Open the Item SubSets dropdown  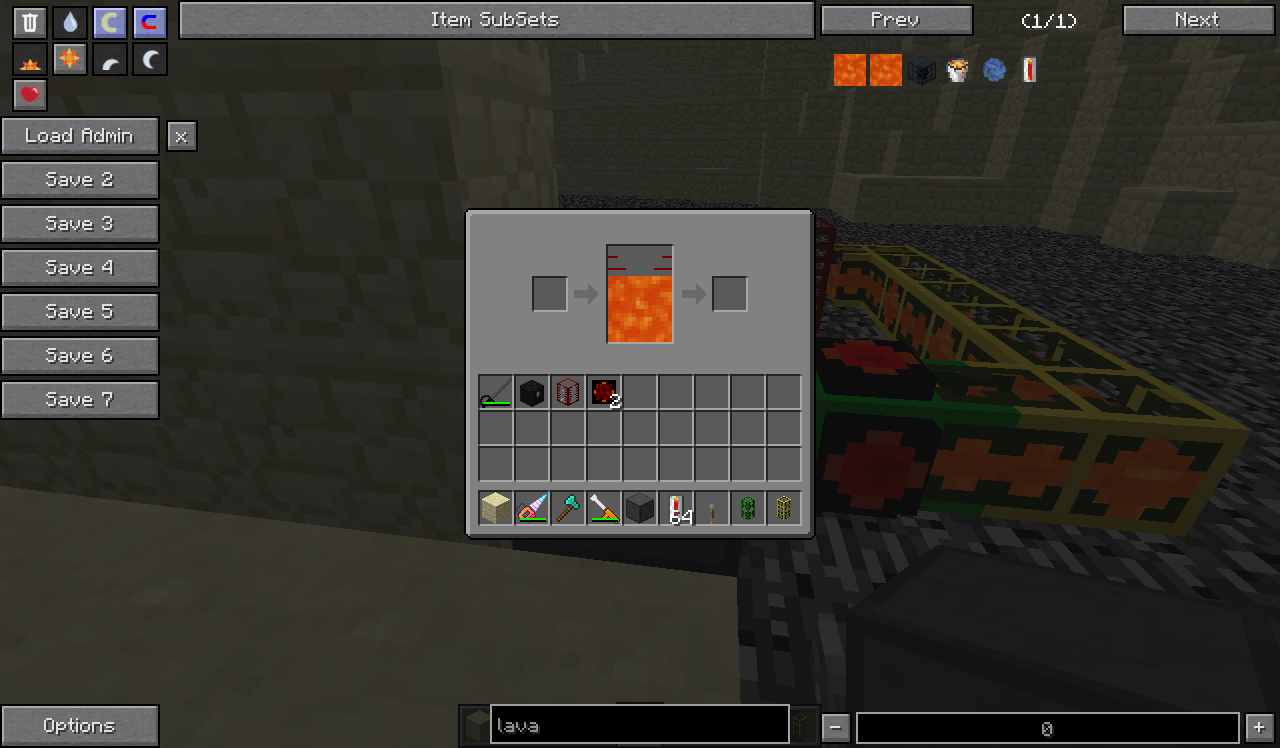pos(496,20)
